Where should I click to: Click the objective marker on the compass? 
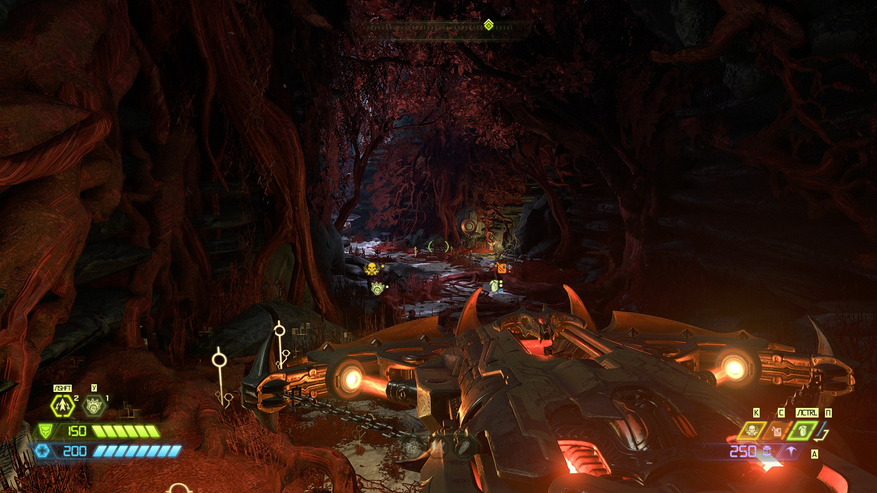pos(488,25)
